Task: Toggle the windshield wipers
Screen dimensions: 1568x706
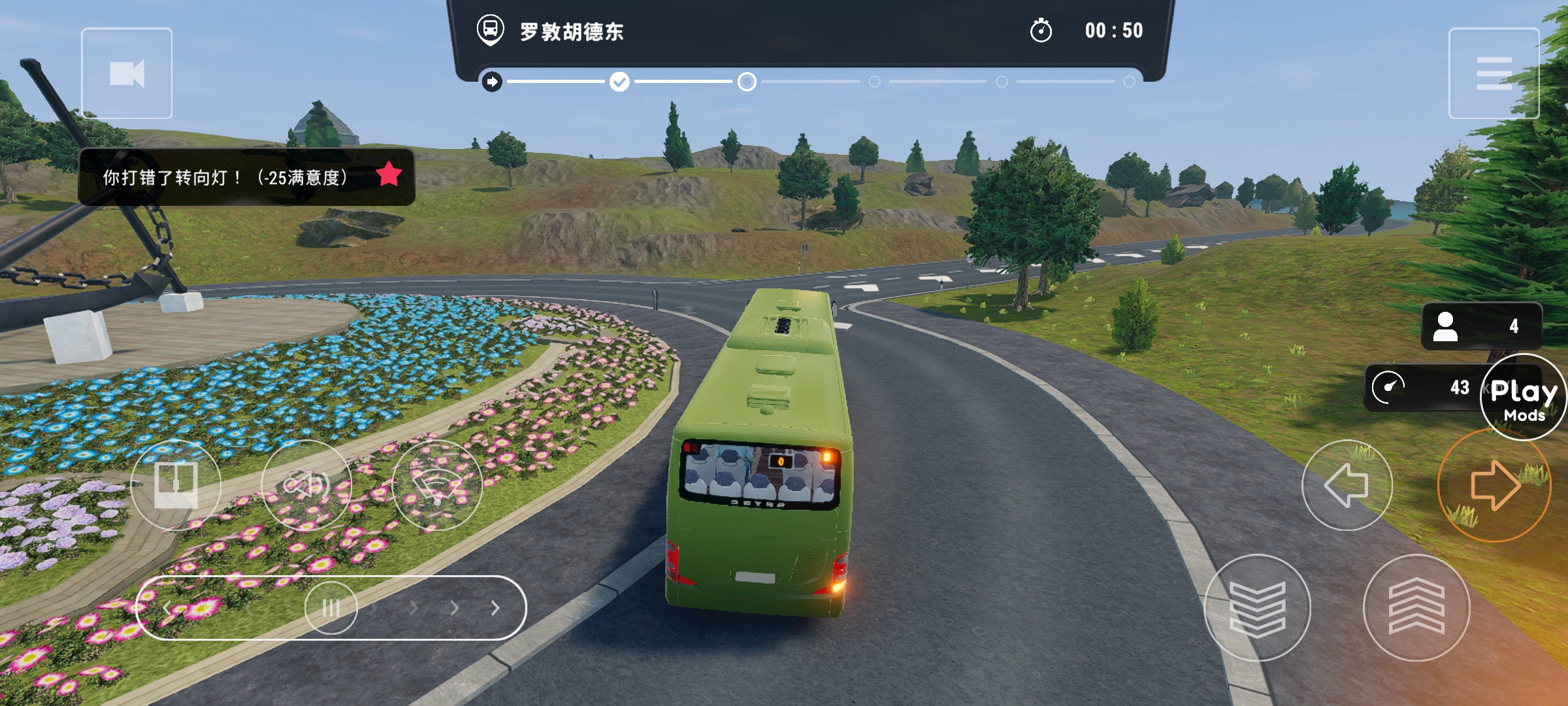Action: click(436, 485)
